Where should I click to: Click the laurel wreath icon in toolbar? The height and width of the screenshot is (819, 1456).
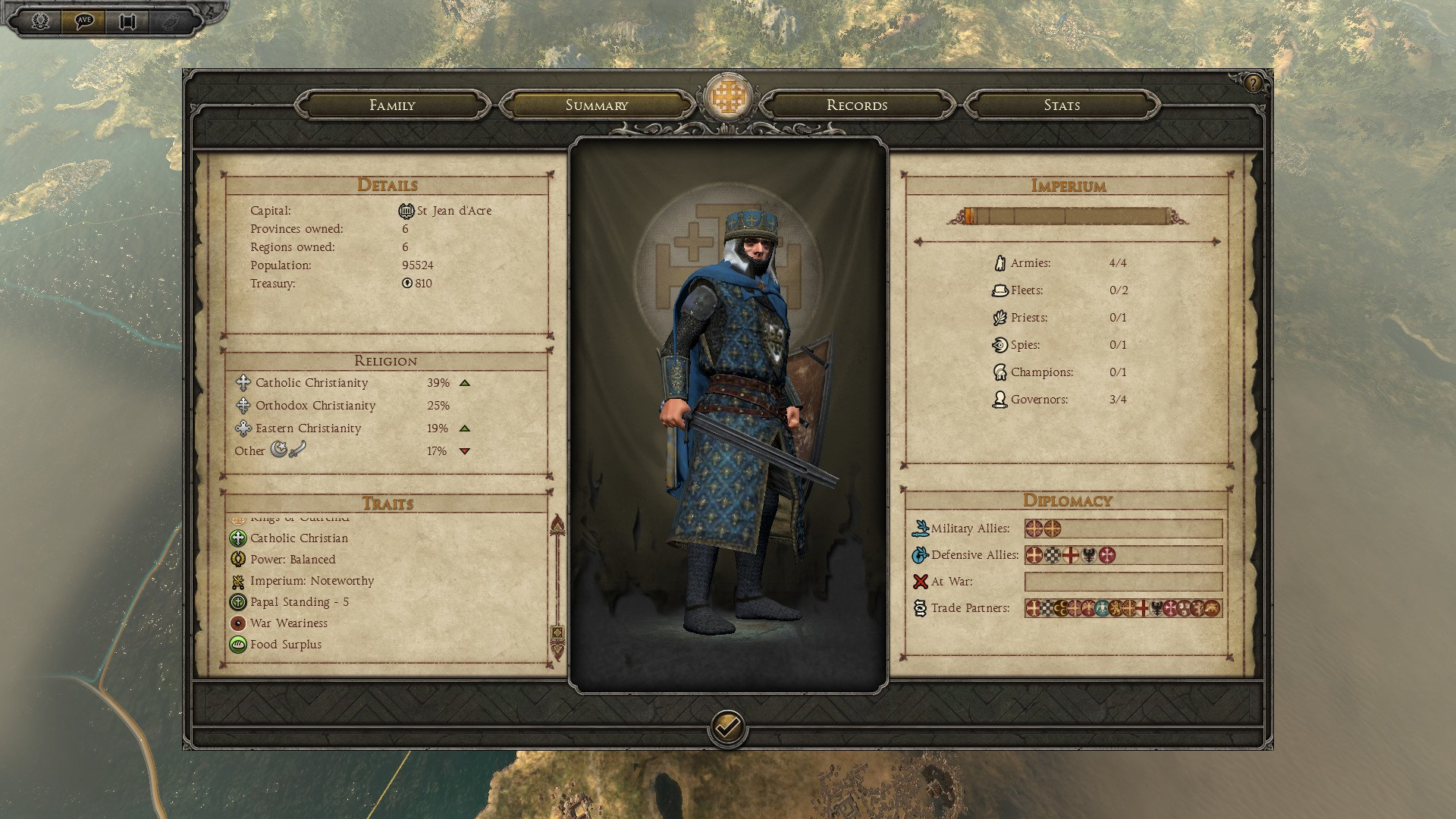click(41, 20)
